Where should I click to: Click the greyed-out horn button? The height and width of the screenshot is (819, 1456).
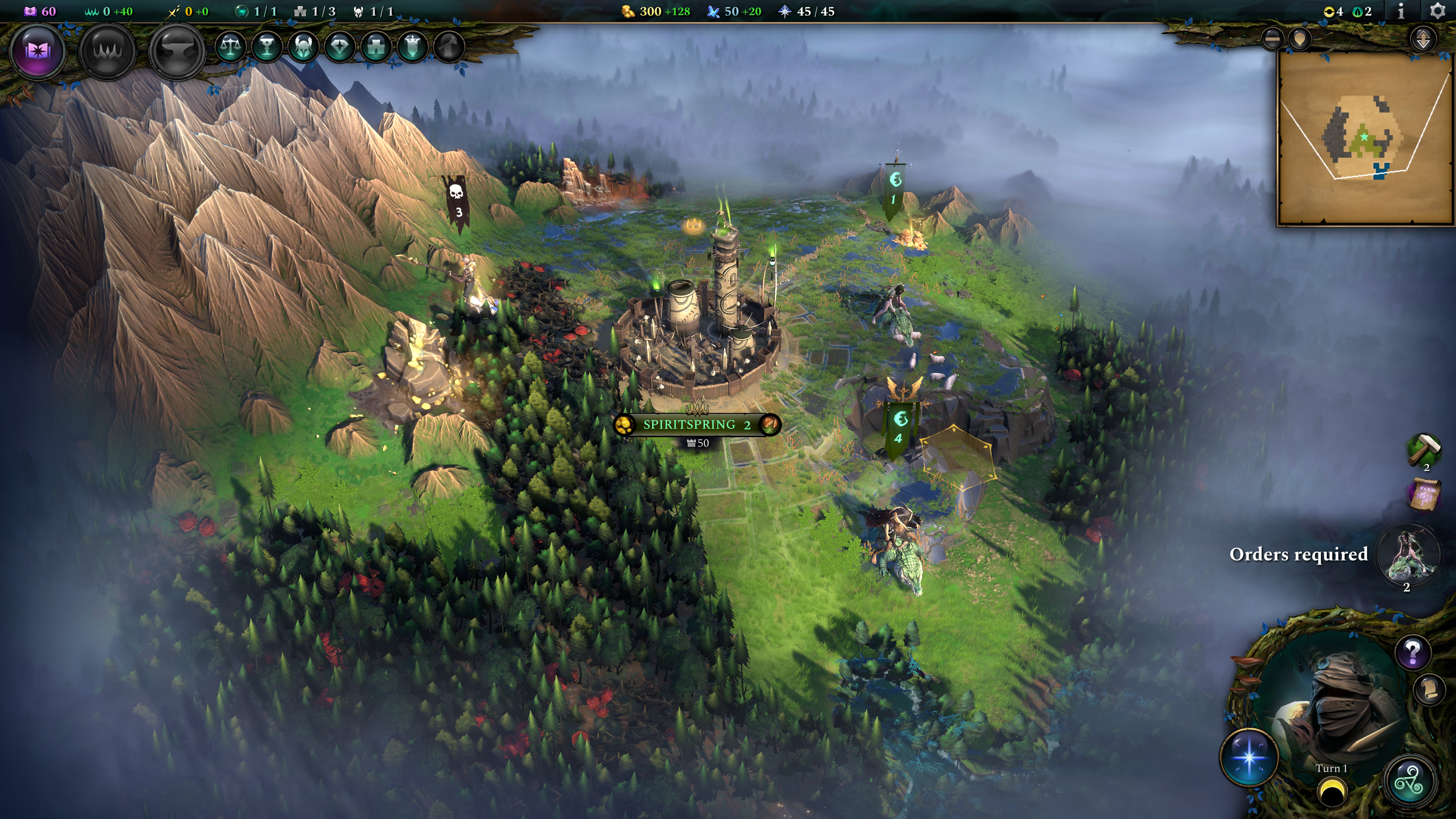coord(449,47)
